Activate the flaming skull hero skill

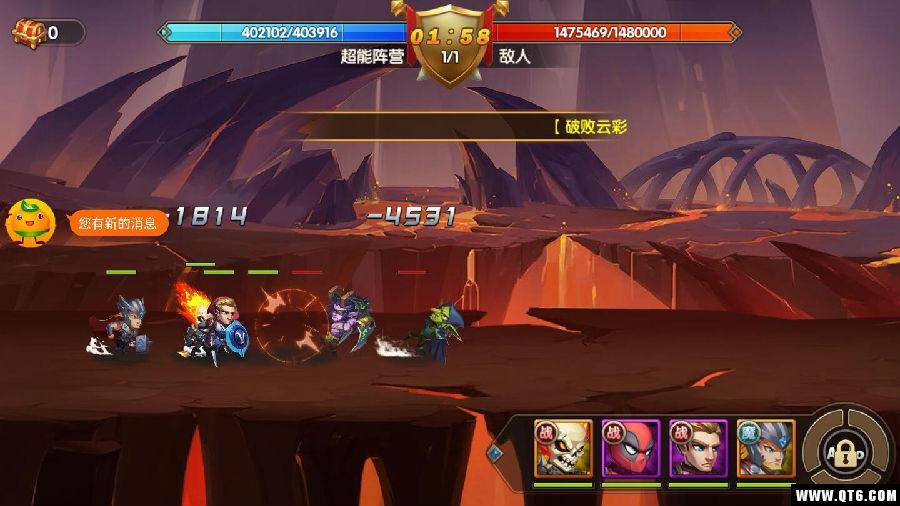pyautogui.click(x=563, y=448)
